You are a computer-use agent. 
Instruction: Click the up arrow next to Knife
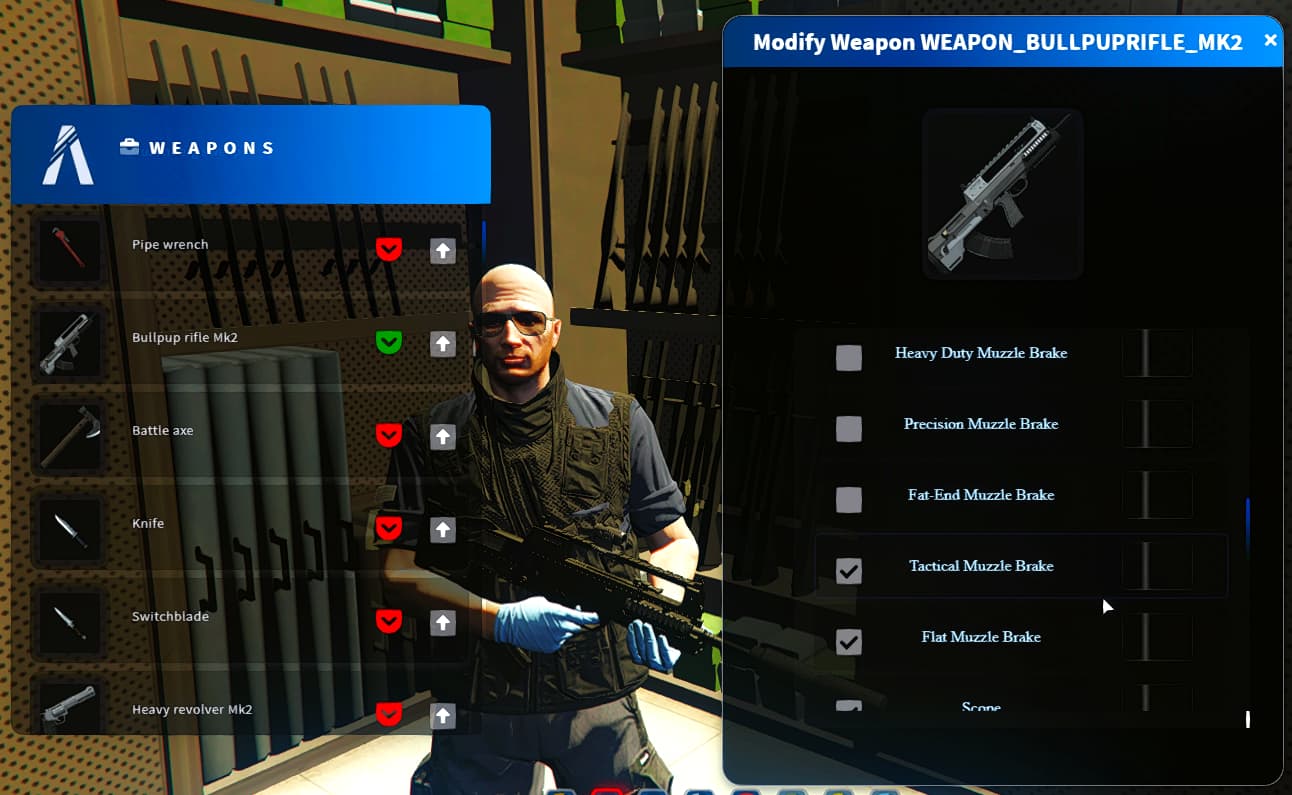coord(443,529)
